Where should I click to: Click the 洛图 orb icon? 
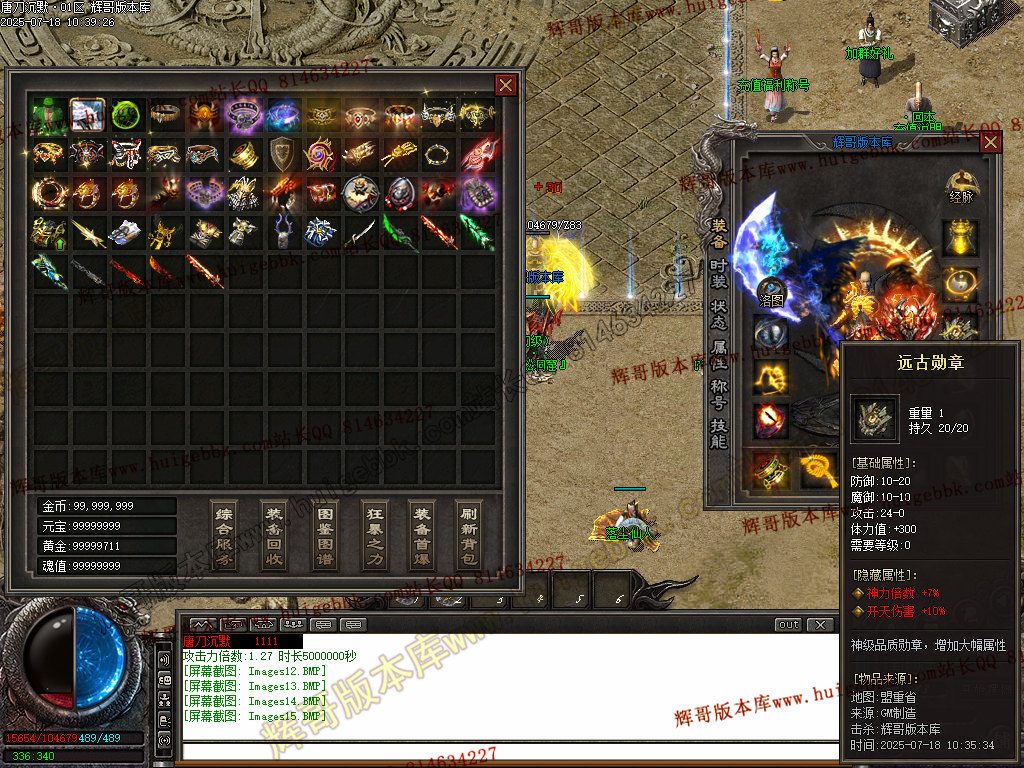coord(771,291)
